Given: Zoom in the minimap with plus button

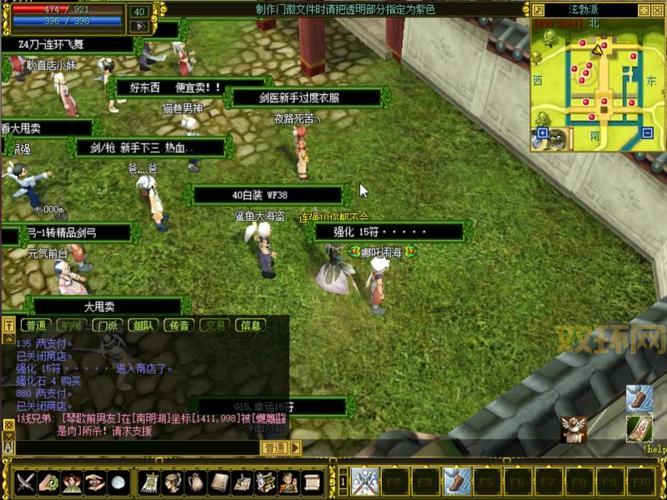Looking at the screenshot, I should (543, 132).
